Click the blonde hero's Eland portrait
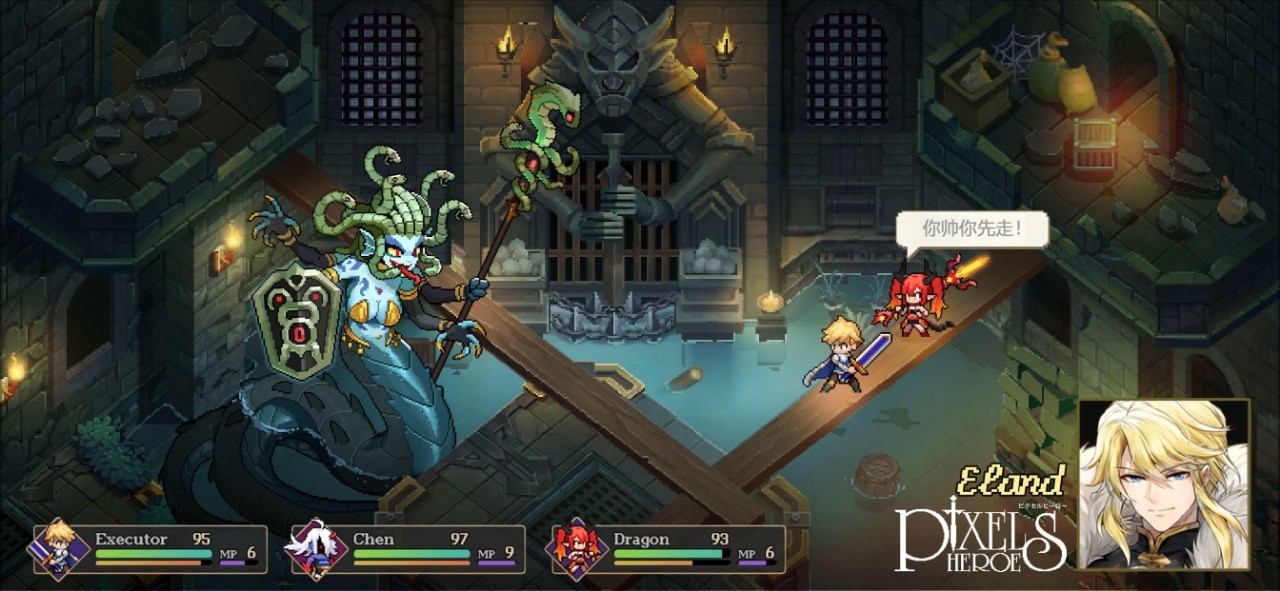The height and width of the screenshot is (591, 1280). tap(1163, 484)
